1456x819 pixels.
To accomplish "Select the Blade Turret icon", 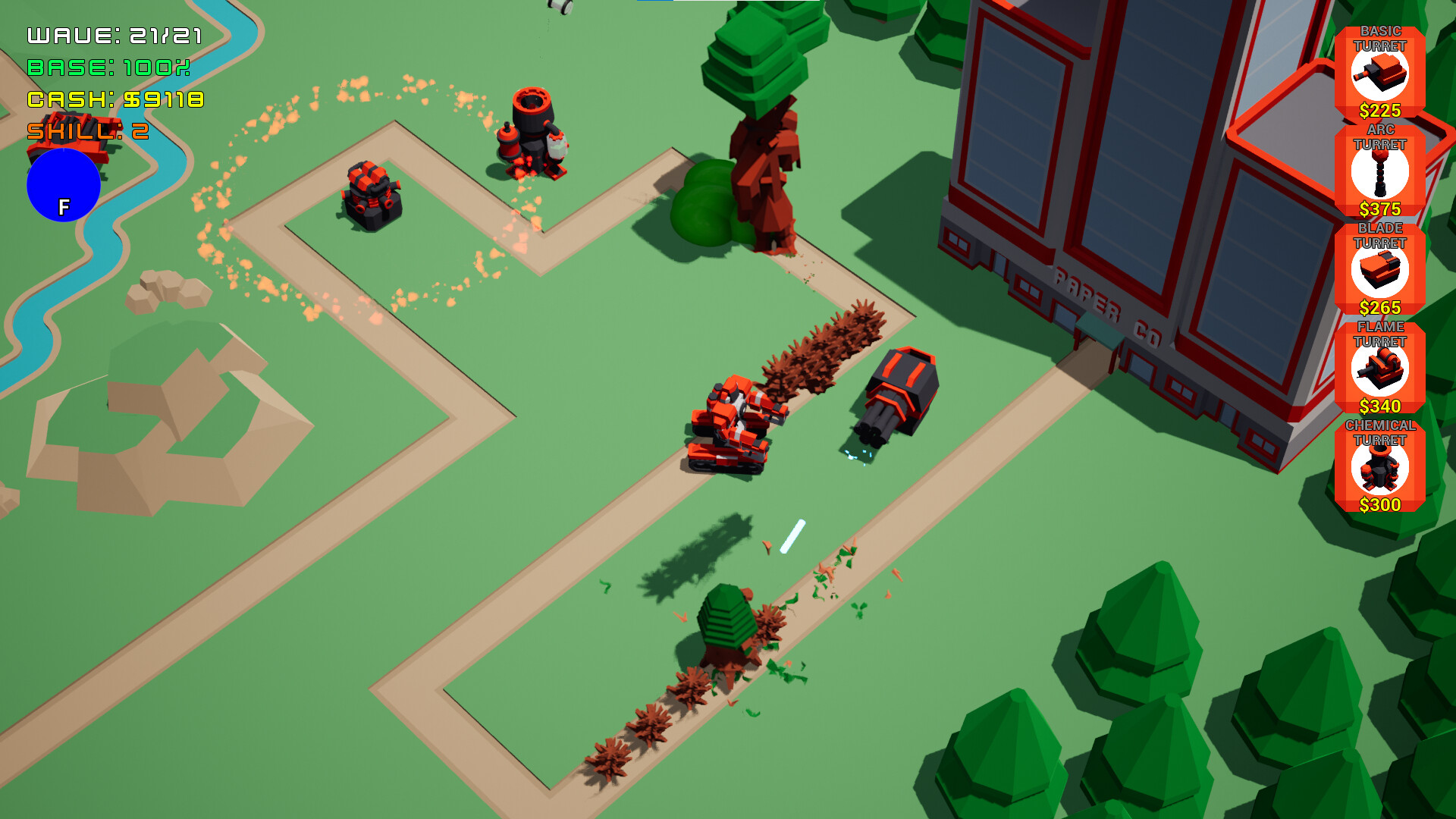I will click(x=1381, y=273).
